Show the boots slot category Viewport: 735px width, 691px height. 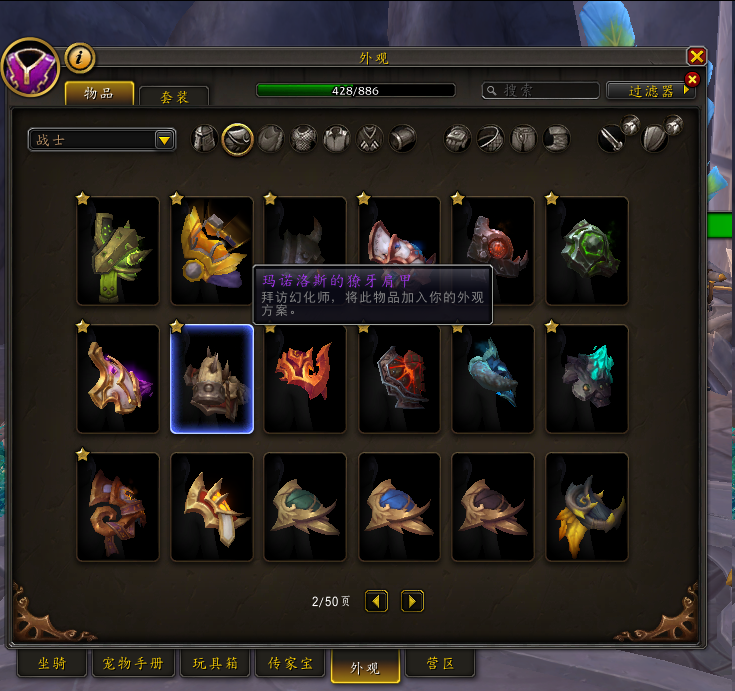(x=556, y=139)
